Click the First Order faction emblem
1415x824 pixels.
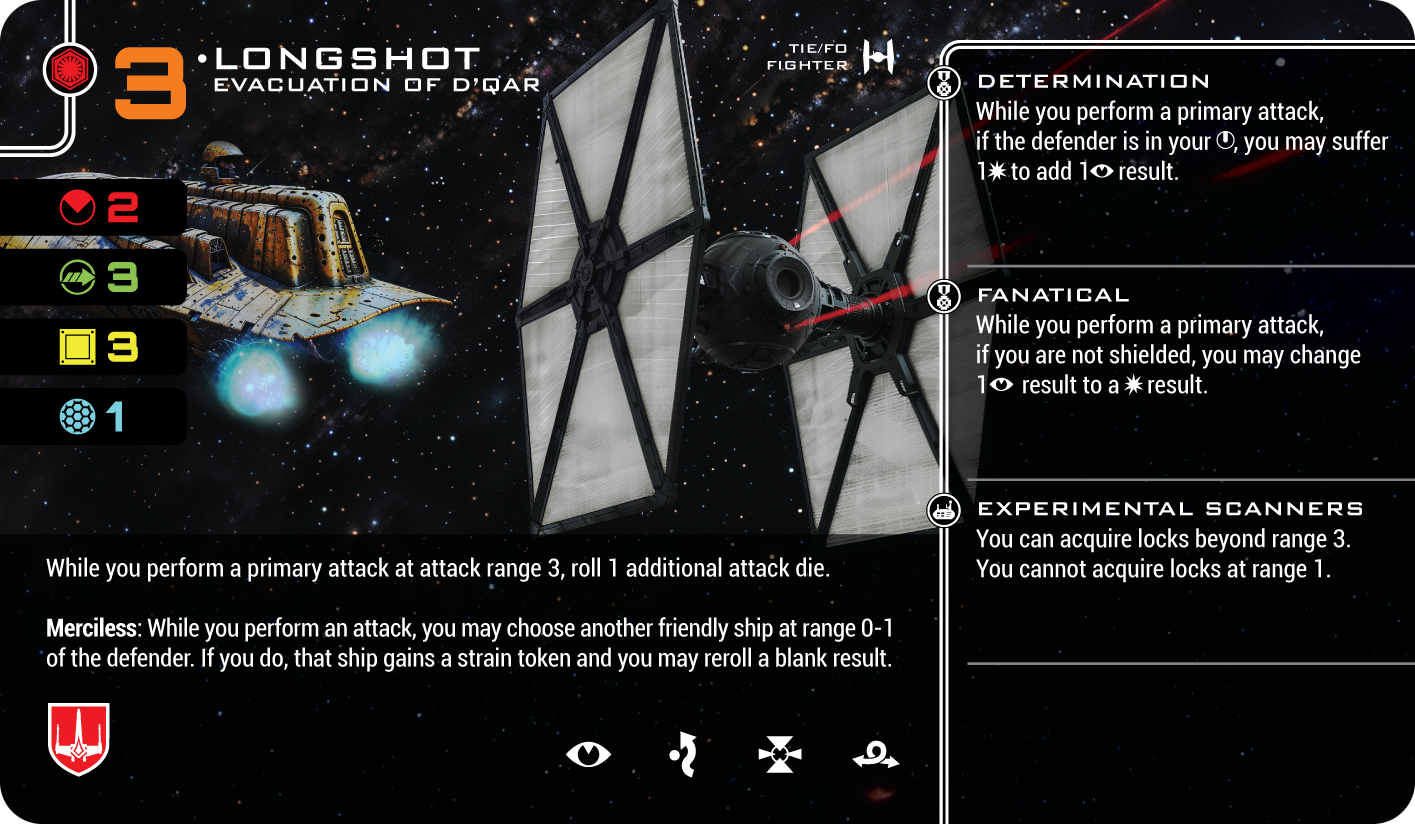pos(70,70)
